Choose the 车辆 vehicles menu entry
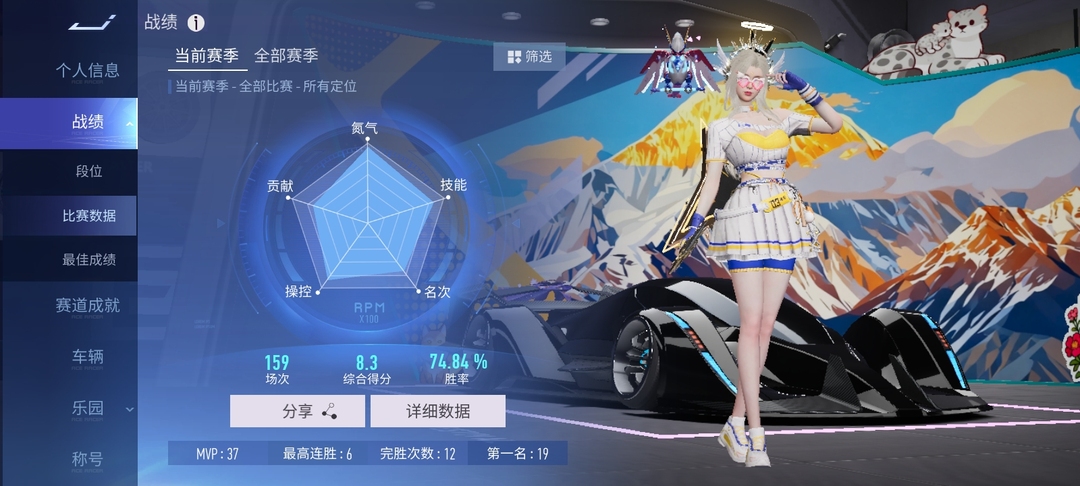1080x486 pixels. click(x=87, y=357)
